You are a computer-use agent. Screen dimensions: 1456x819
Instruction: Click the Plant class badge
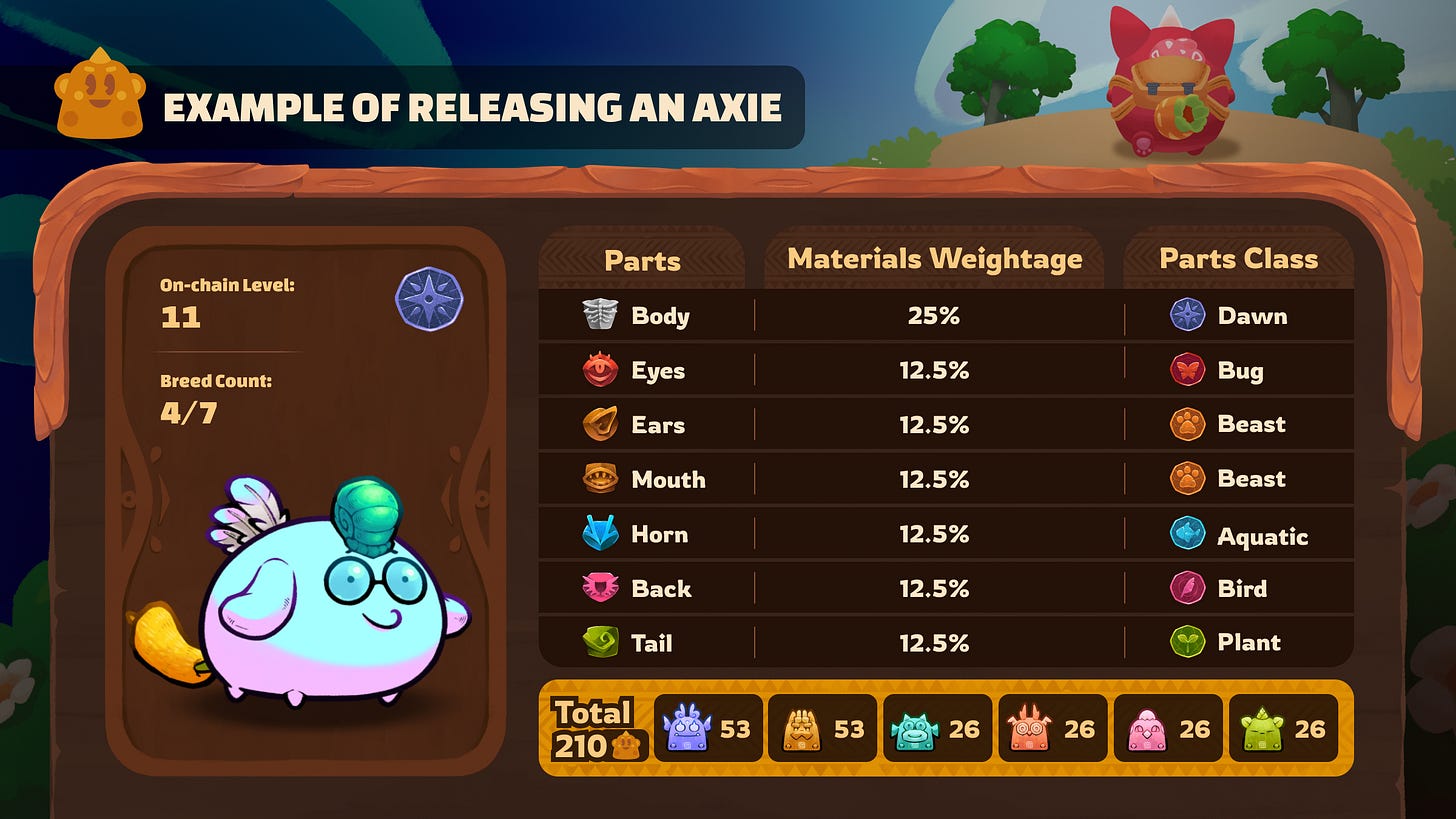tap(1186, 643)
